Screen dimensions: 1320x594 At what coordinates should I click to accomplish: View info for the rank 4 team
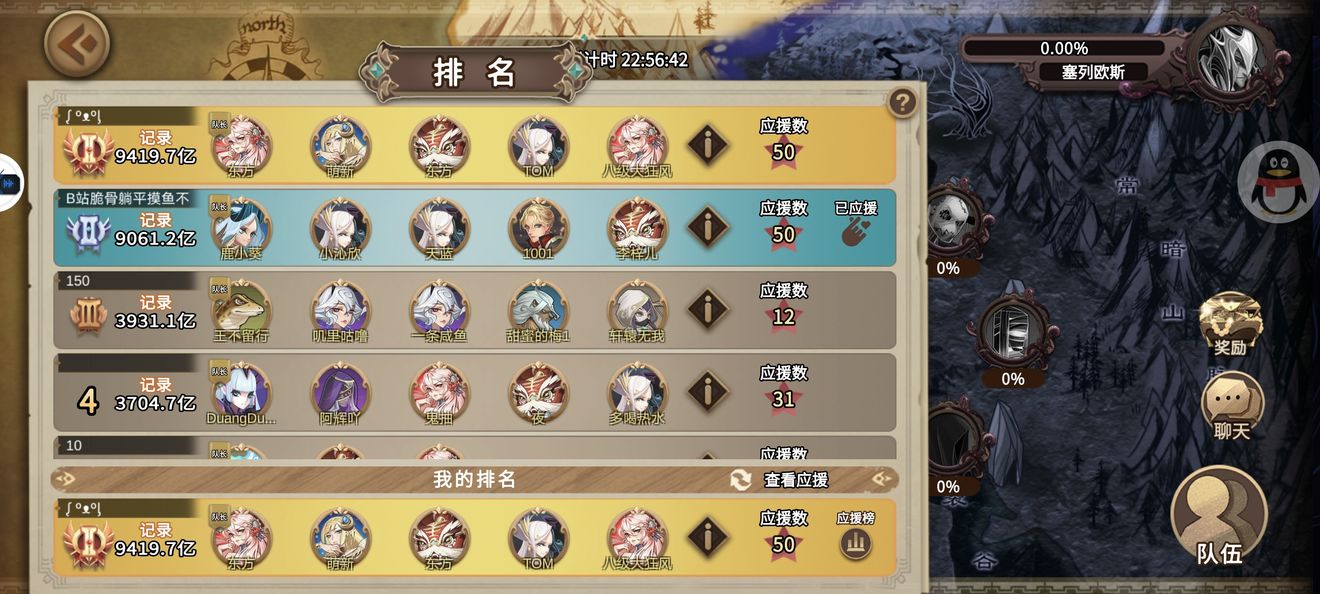click(x=707, y=391)
